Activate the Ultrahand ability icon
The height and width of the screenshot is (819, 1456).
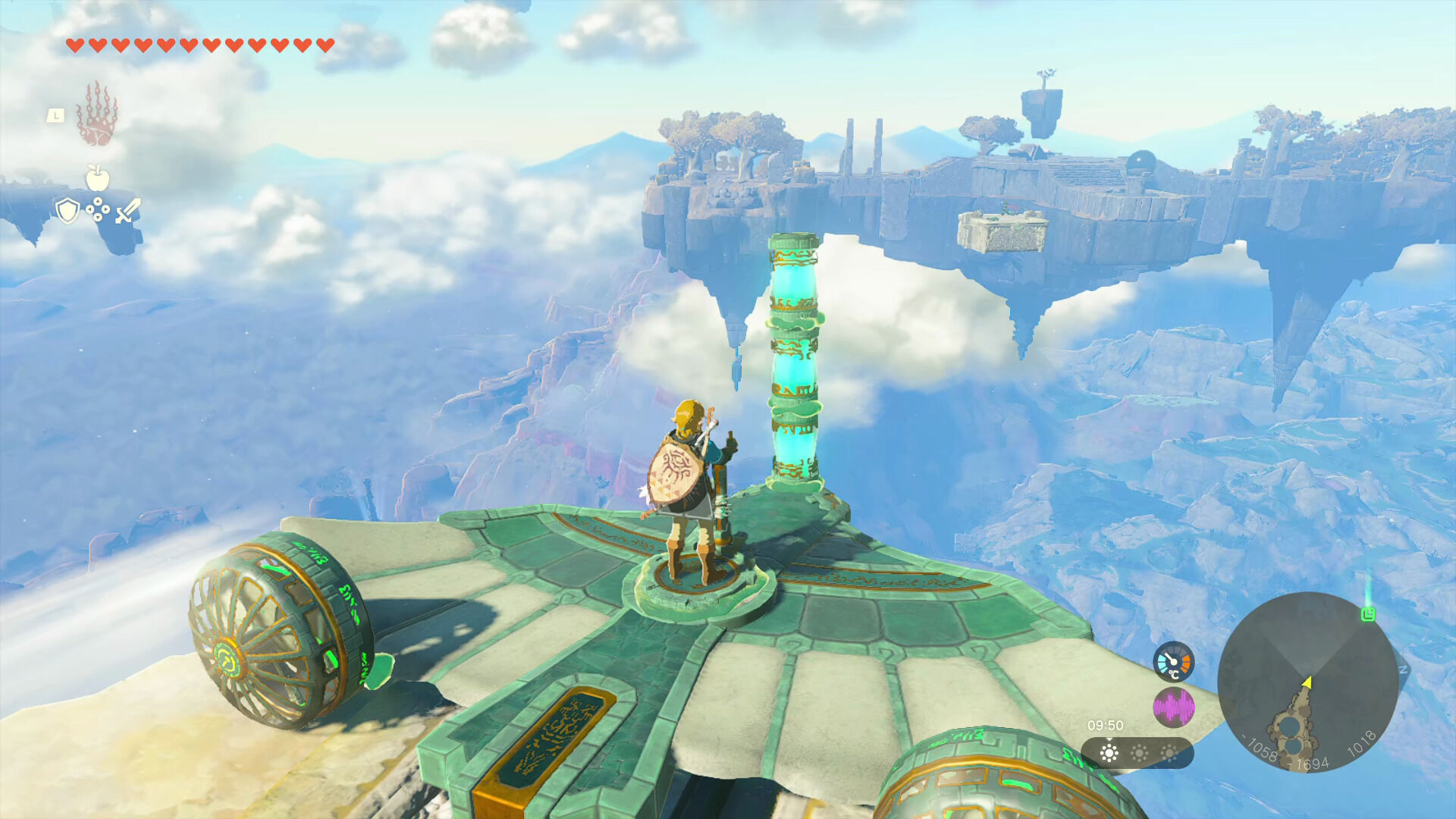click(x=97, y=115)
